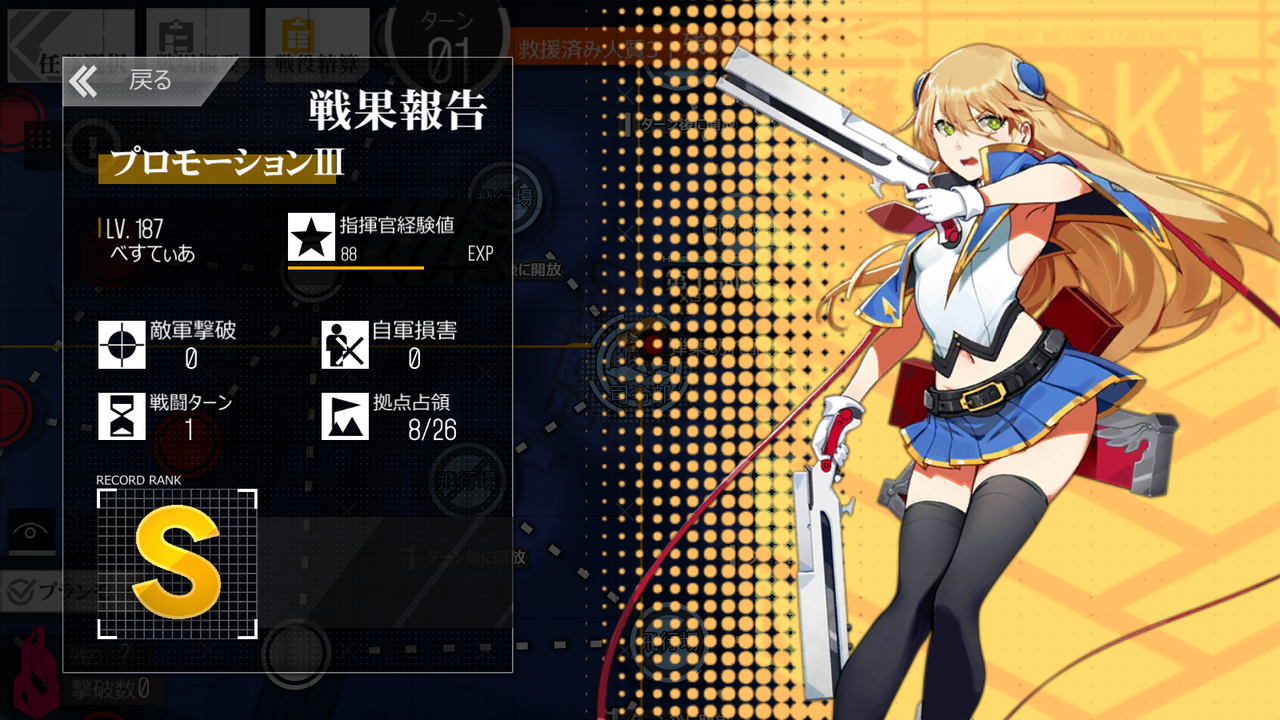Select the crosshair enemy defeat (敵軍撃破) icon

pos(120,346)
